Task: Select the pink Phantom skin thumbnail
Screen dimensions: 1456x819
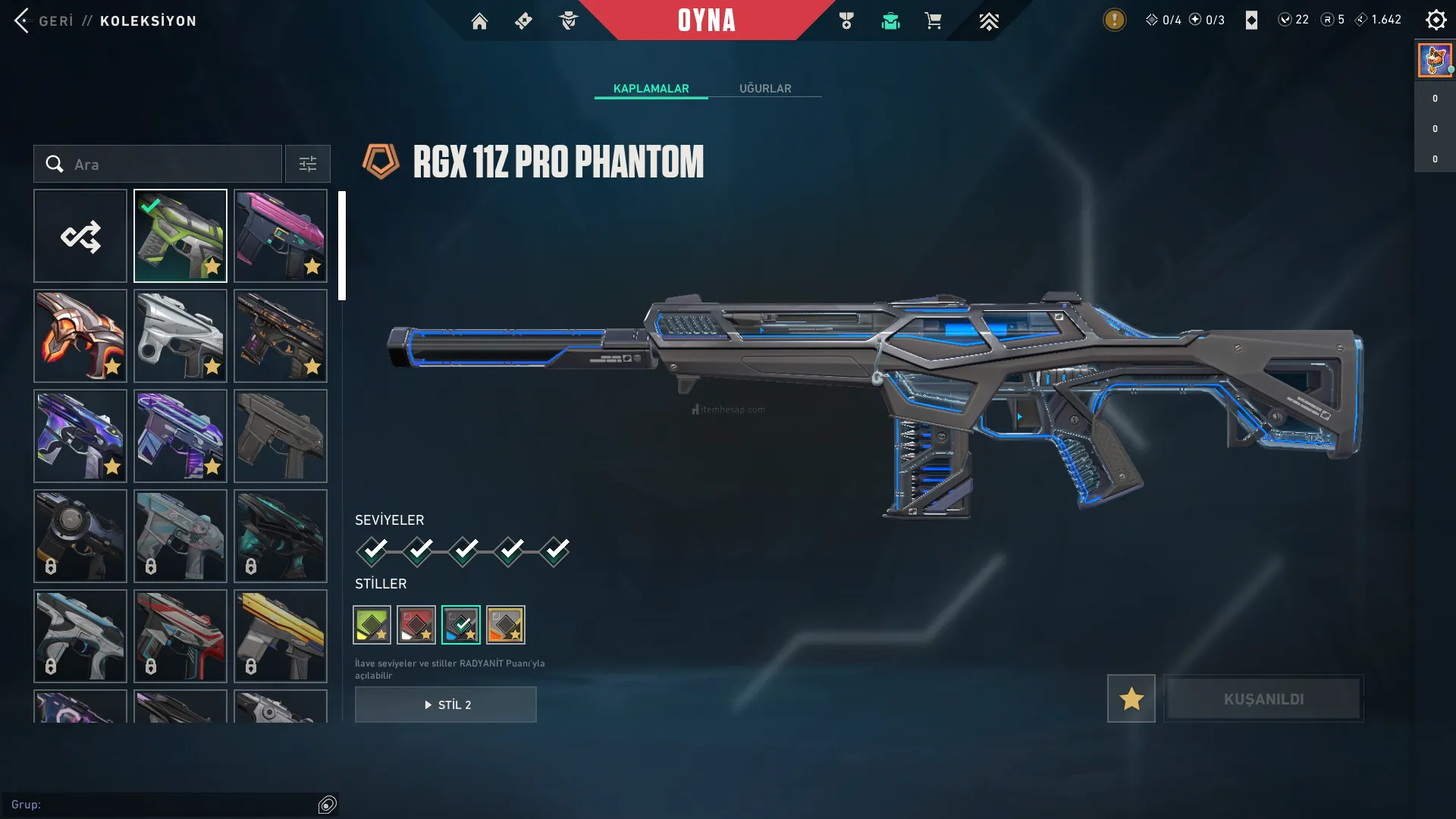Action: tap(281, 236)
